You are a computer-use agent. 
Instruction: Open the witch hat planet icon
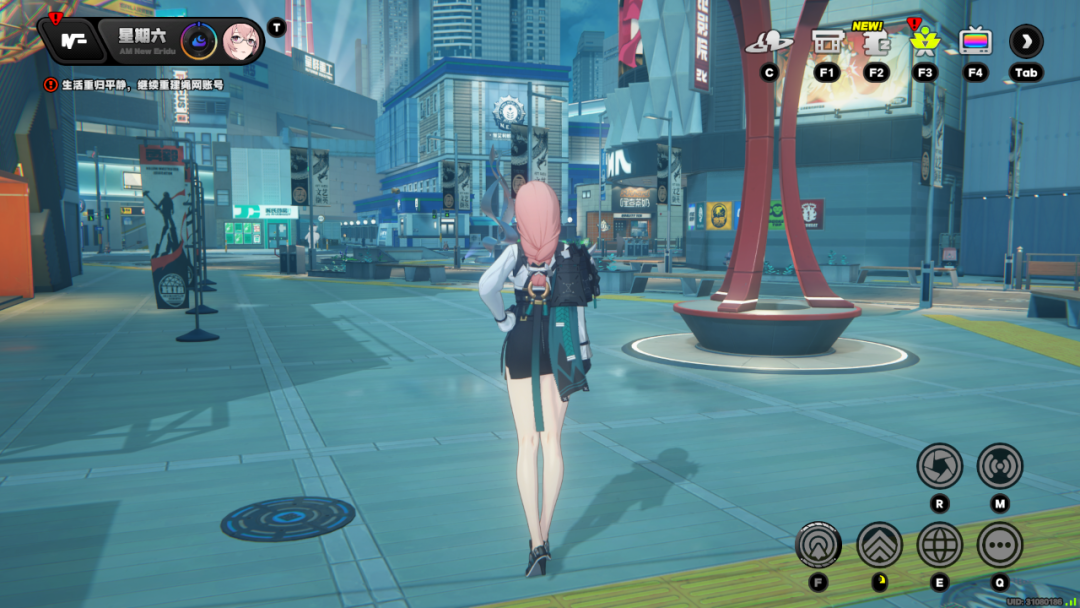point(769,43)
